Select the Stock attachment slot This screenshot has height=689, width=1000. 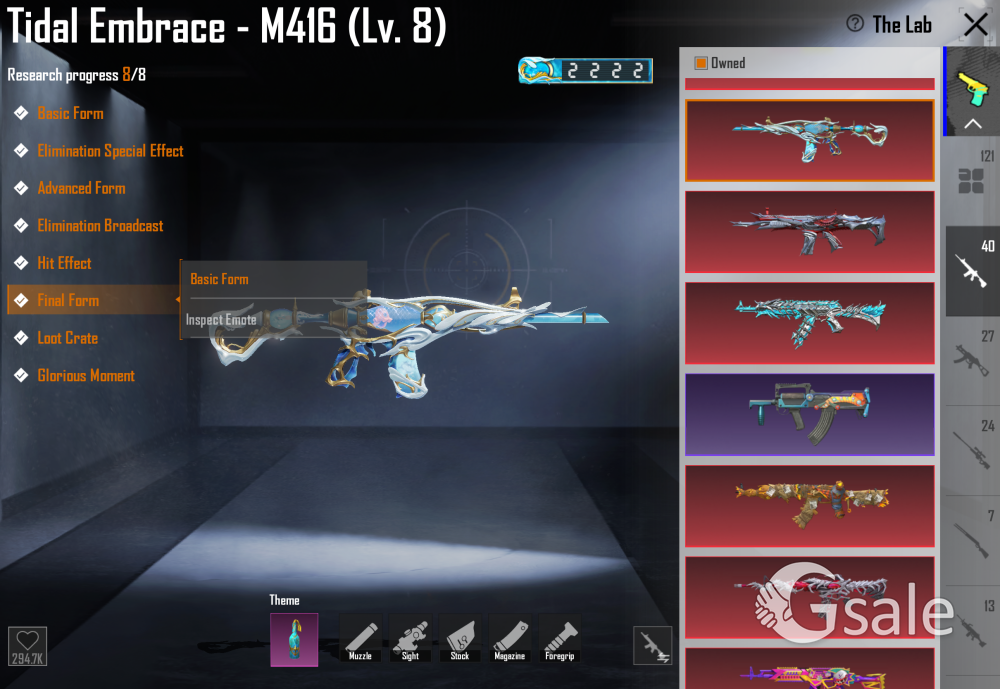[x=460, y=638]
